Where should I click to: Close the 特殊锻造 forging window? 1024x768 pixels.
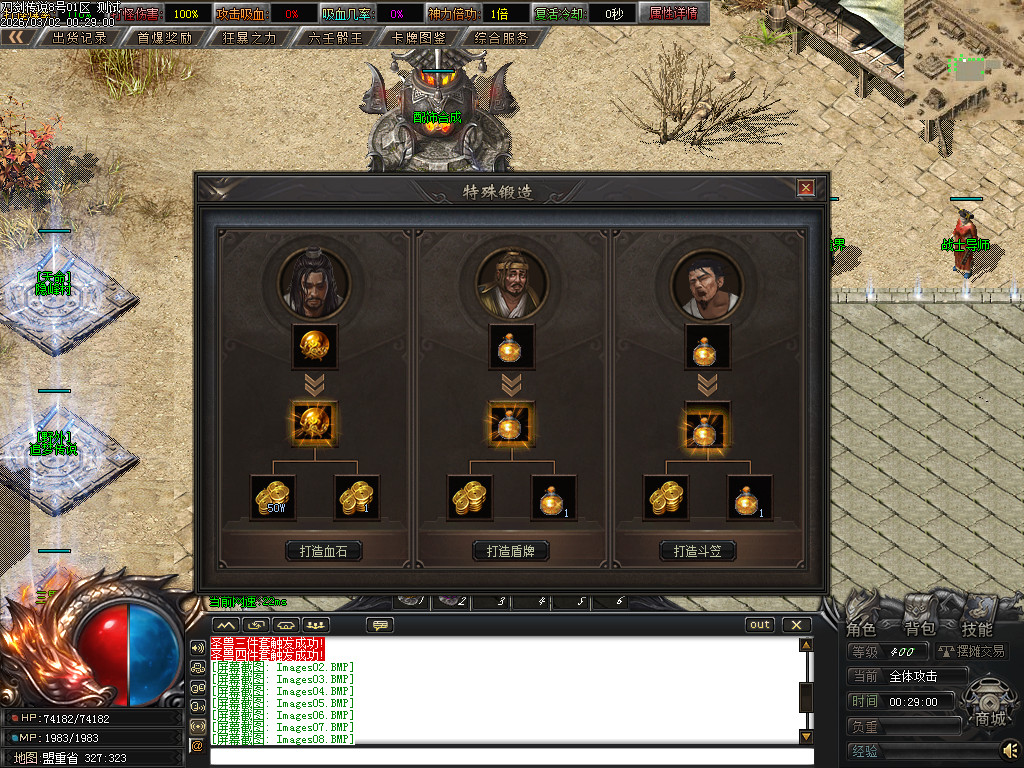tap(805, 187)
